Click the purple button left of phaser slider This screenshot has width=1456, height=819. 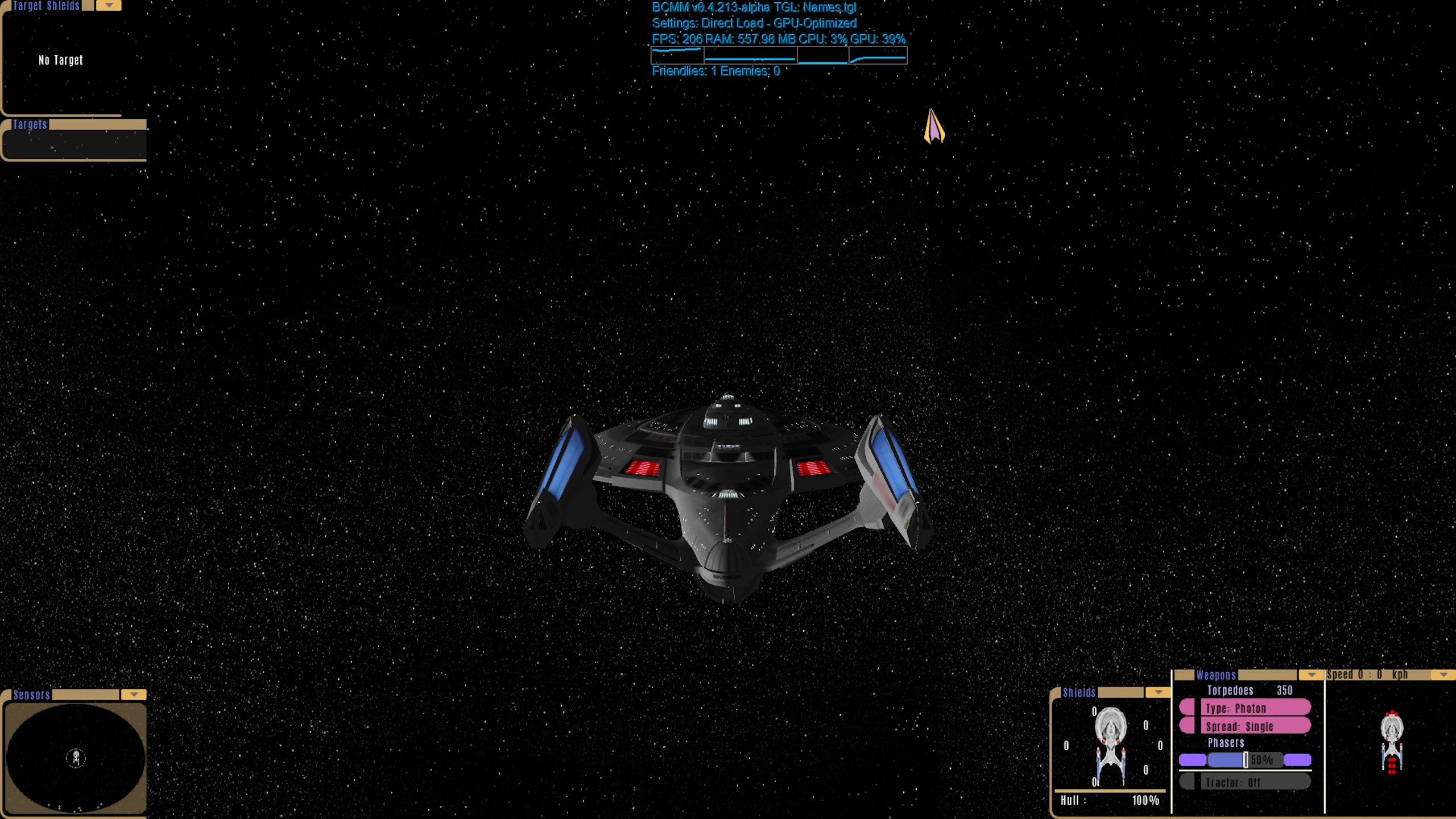(x=1192, y=760)
